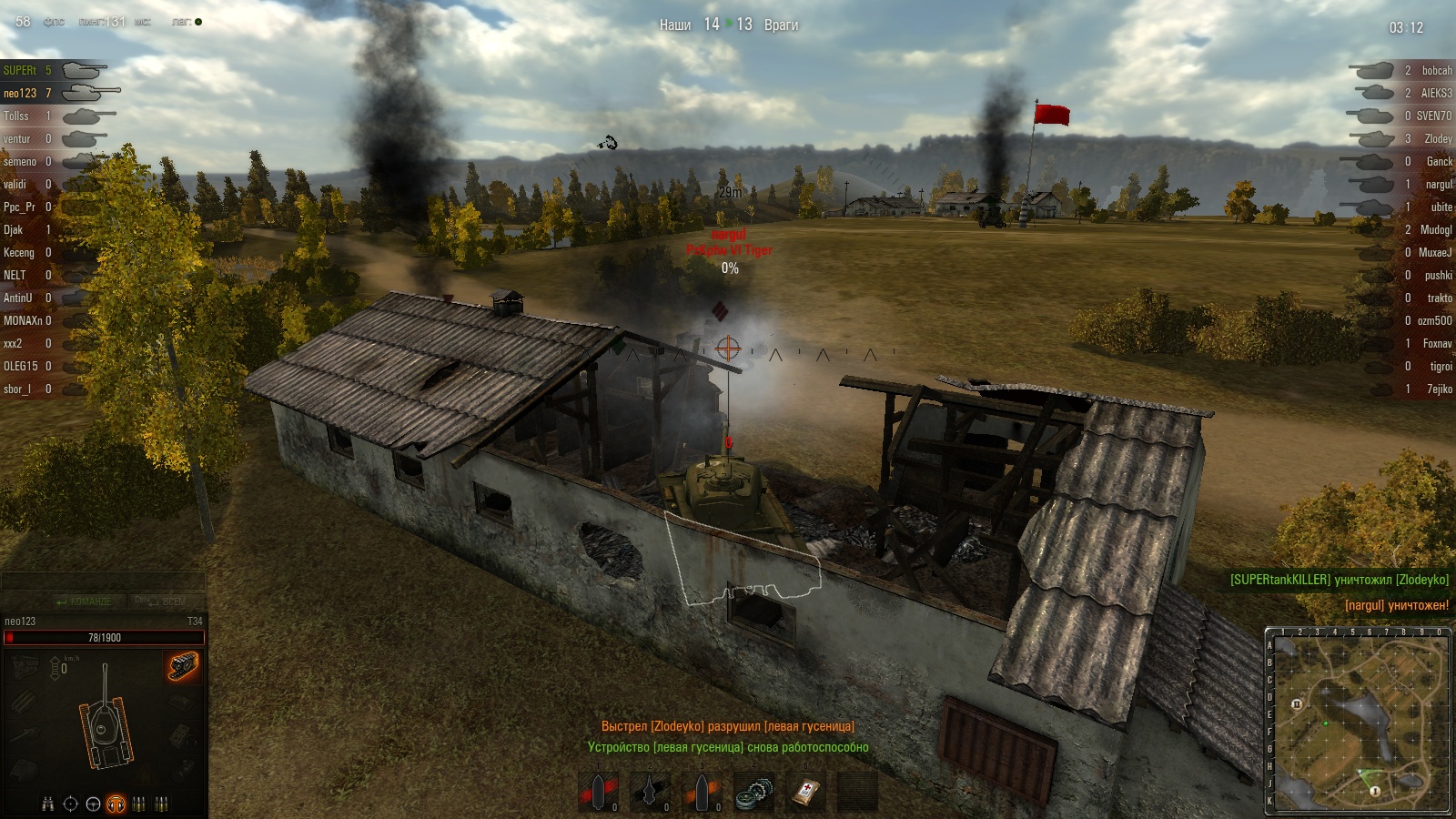
Task: Click the binoculars commander icon
Action: point(48,804)
